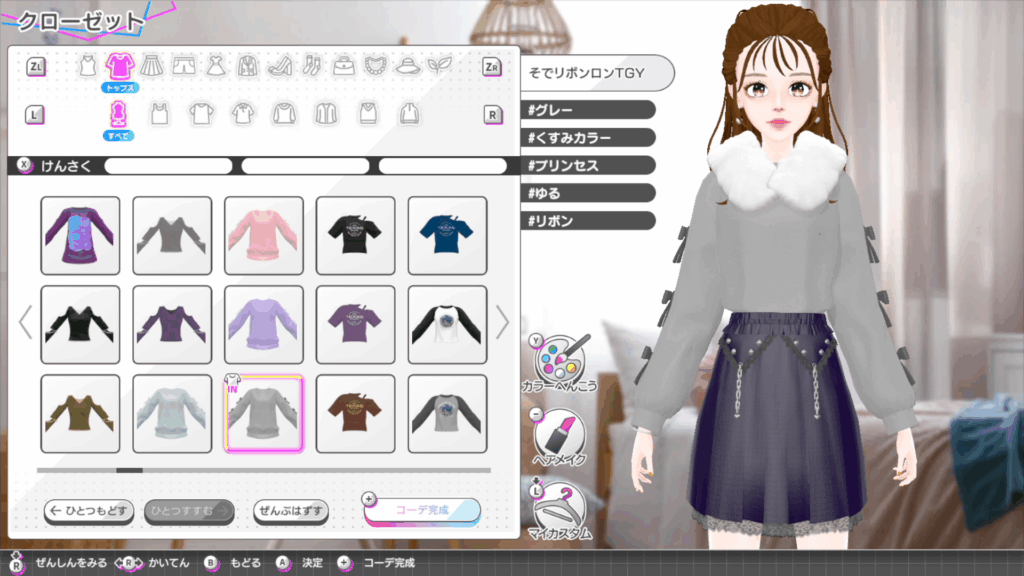The width and height of the screenshot is (1024, 576).
Task: Finish outfit with コーデ完成 button
Action: tap(421, 510)
